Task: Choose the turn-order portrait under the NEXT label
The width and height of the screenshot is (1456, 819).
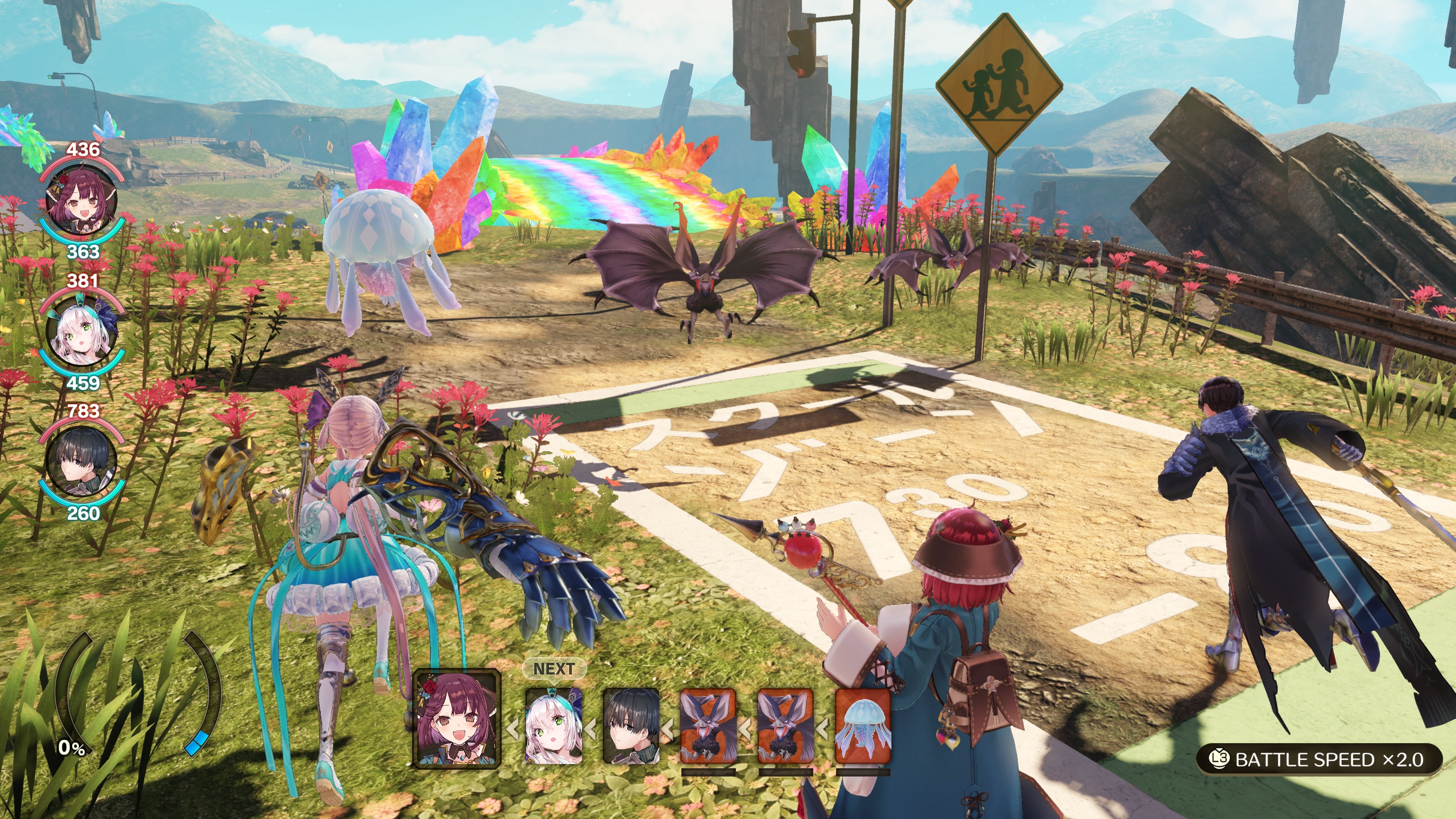Action: point(553,726)
